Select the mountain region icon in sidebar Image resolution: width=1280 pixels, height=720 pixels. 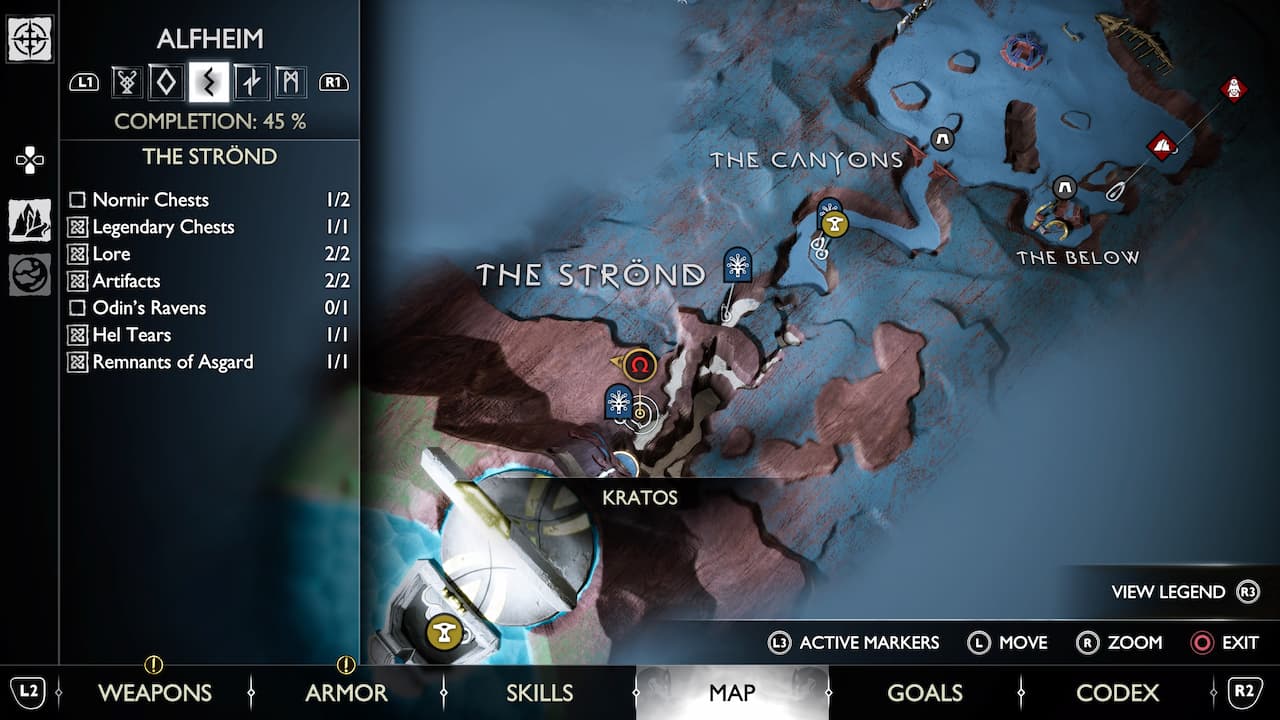coord(30,220)
